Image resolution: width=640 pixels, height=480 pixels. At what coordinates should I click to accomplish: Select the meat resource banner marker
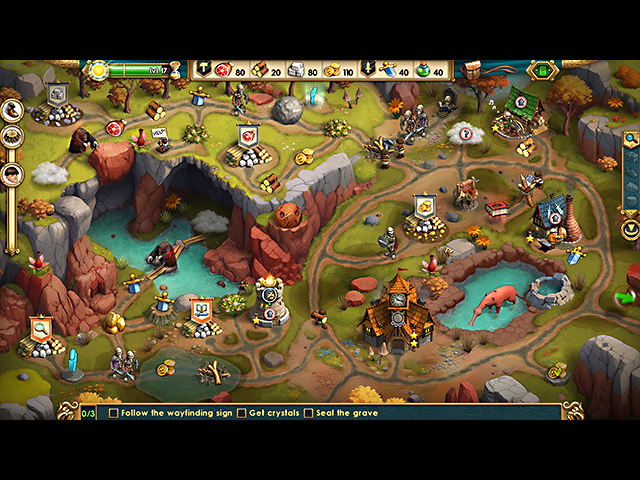point(247,134)
